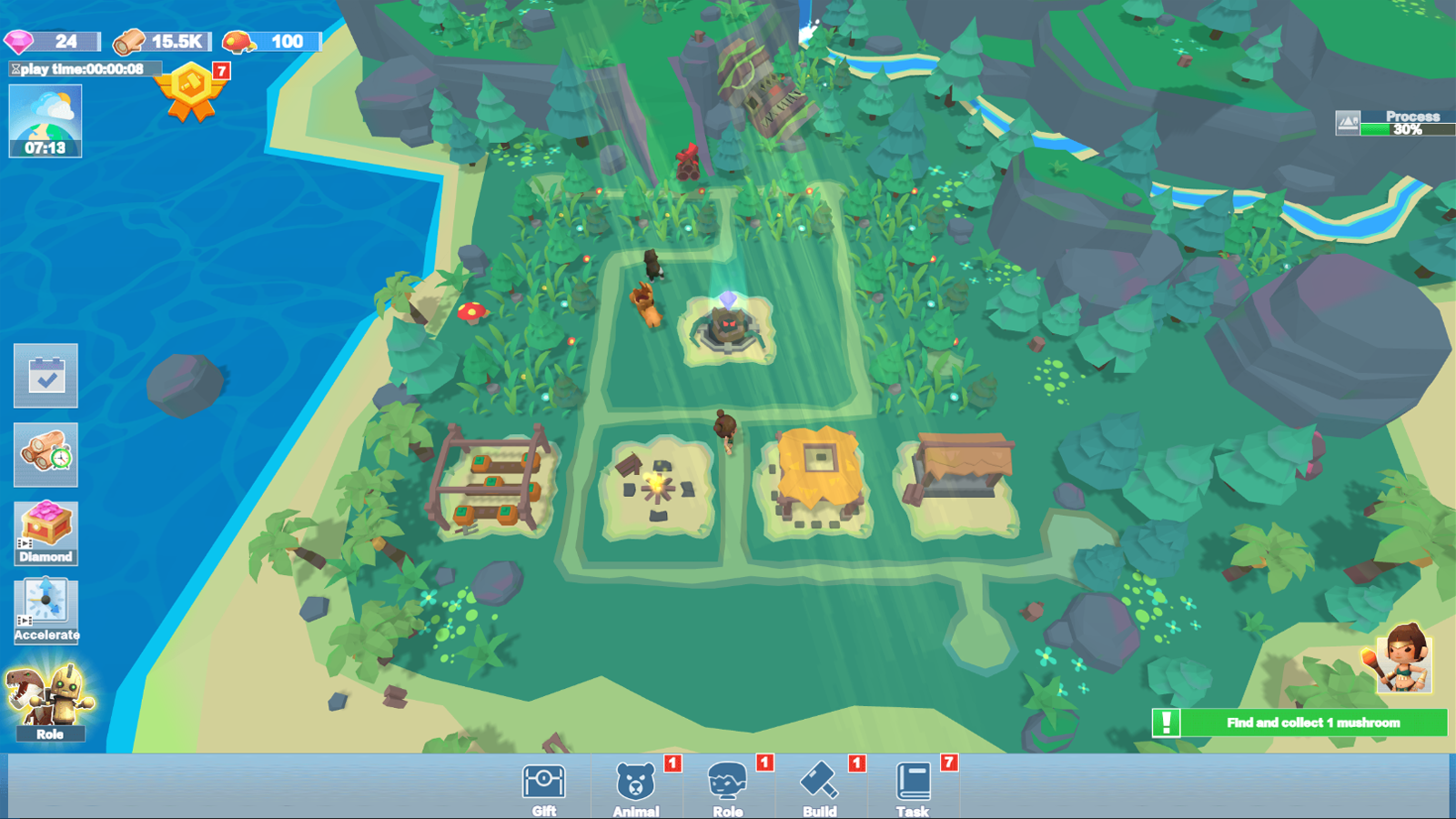Open the wood timer production icon
Viewport: 1456px width, 819px height.
[x=45, y=455]
